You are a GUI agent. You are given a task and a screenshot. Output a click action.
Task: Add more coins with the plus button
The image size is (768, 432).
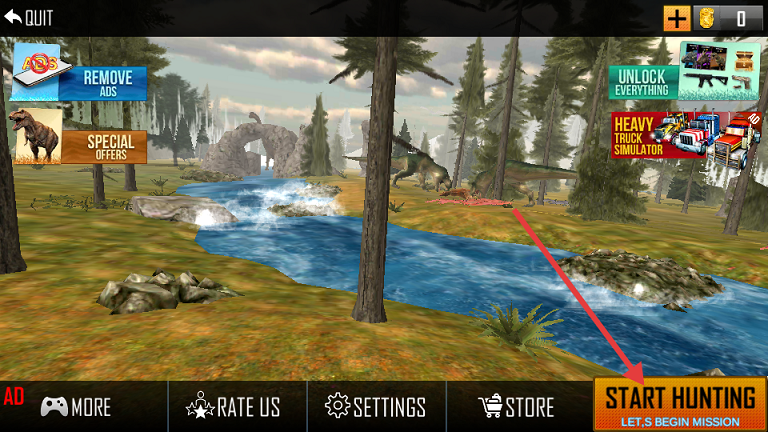click(677, 18)
